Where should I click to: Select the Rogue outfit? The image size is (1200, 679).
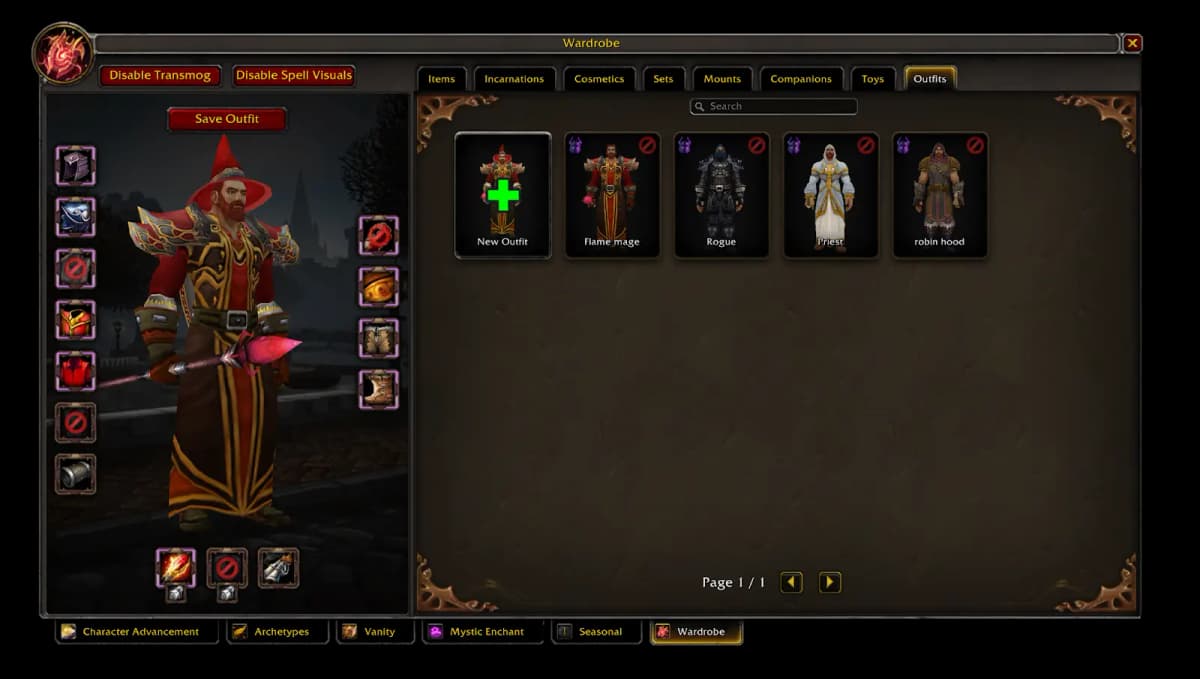click(721, 195)
